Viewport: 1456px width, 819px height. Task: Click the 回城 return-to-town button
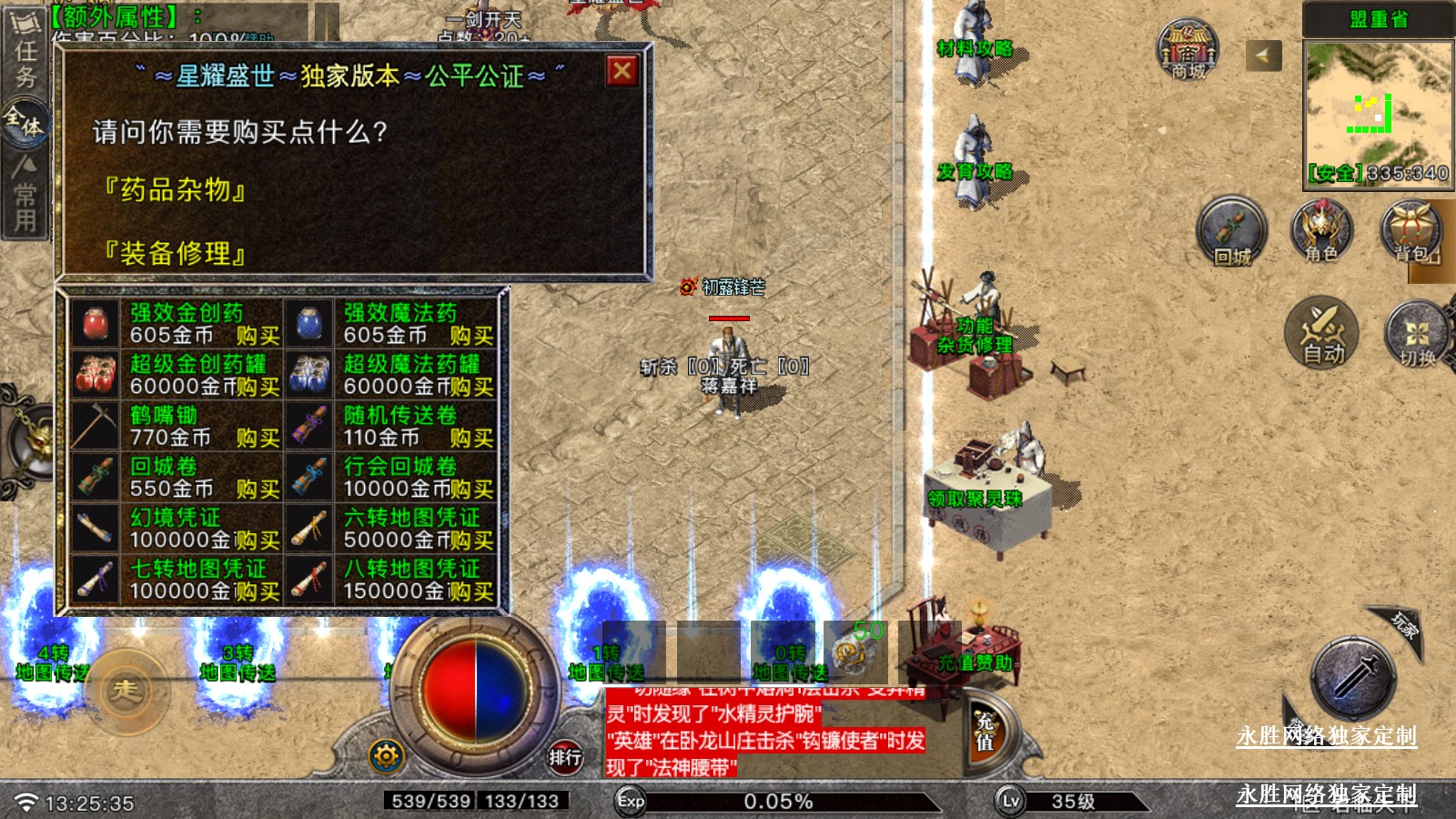point(1231,231)
